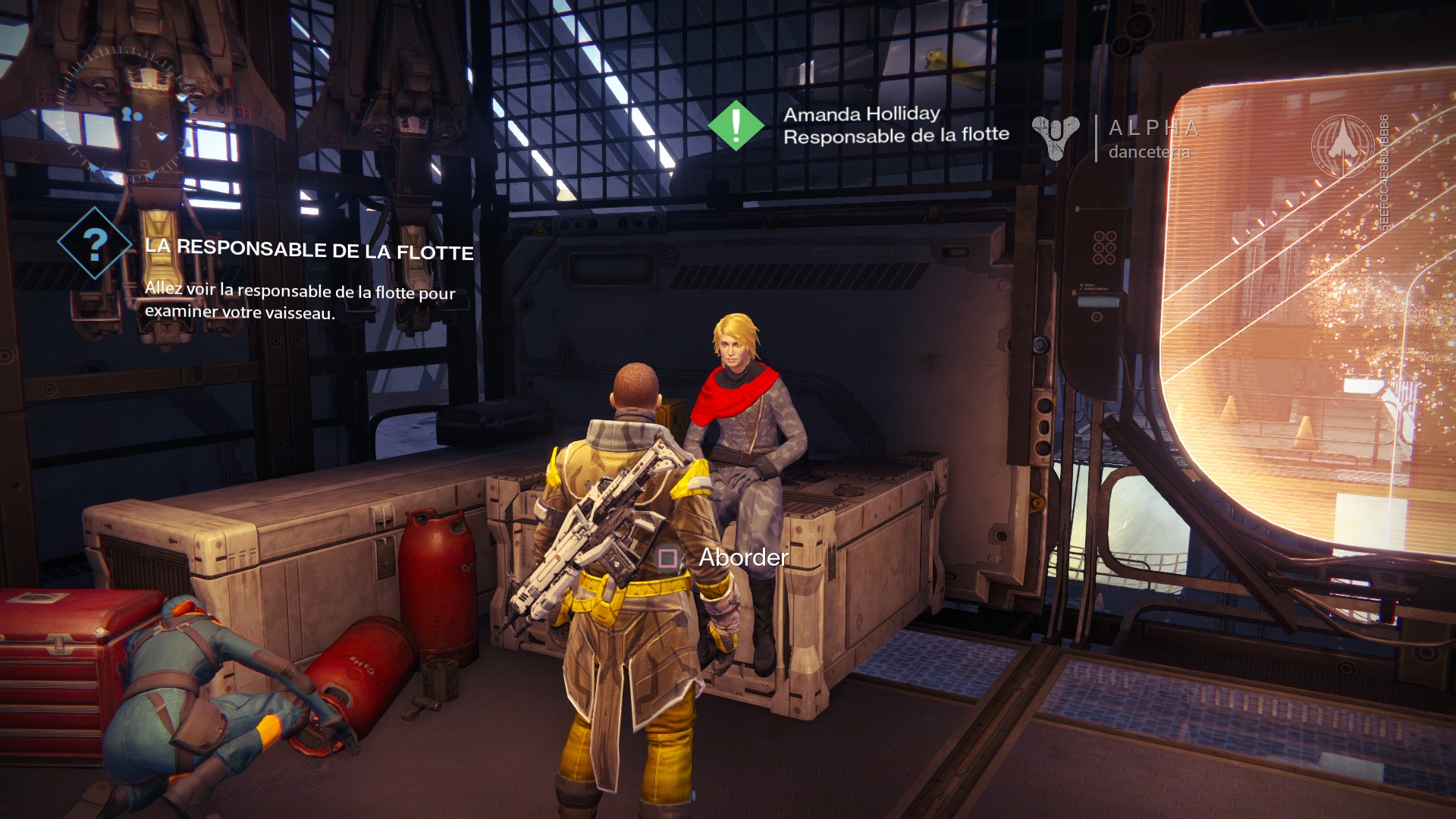Screen dimensions: 1456x819
Task: Click the green exclamation quest marker
Action: [735, 126]
